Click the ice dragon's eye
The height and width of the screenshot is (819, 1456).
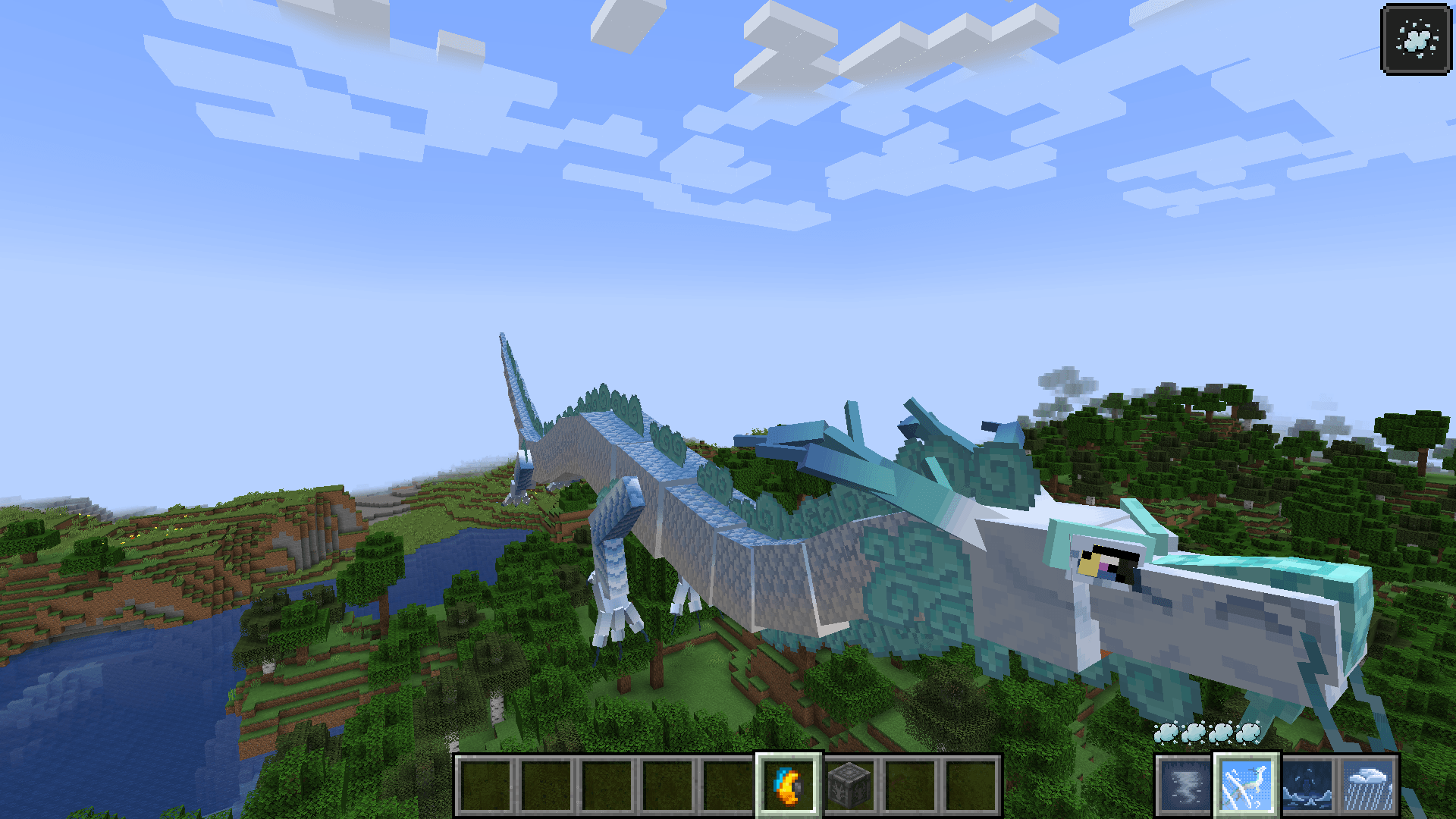(1109, 563)
